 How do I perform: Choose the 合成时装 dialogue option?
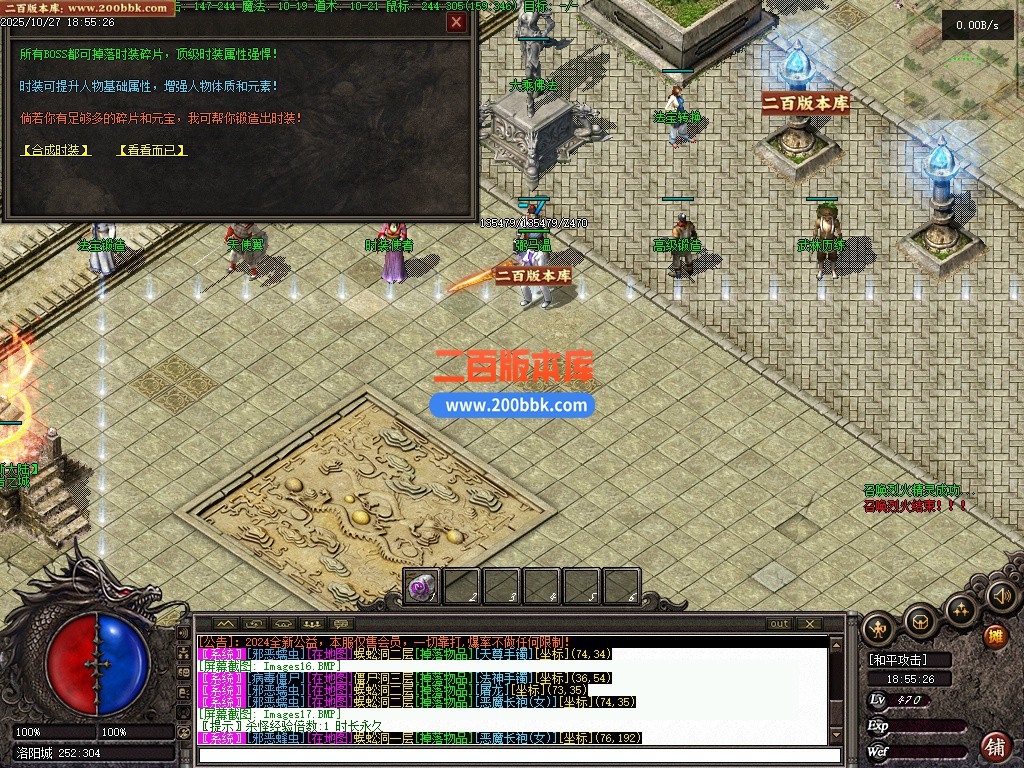(x=56, y=151)
